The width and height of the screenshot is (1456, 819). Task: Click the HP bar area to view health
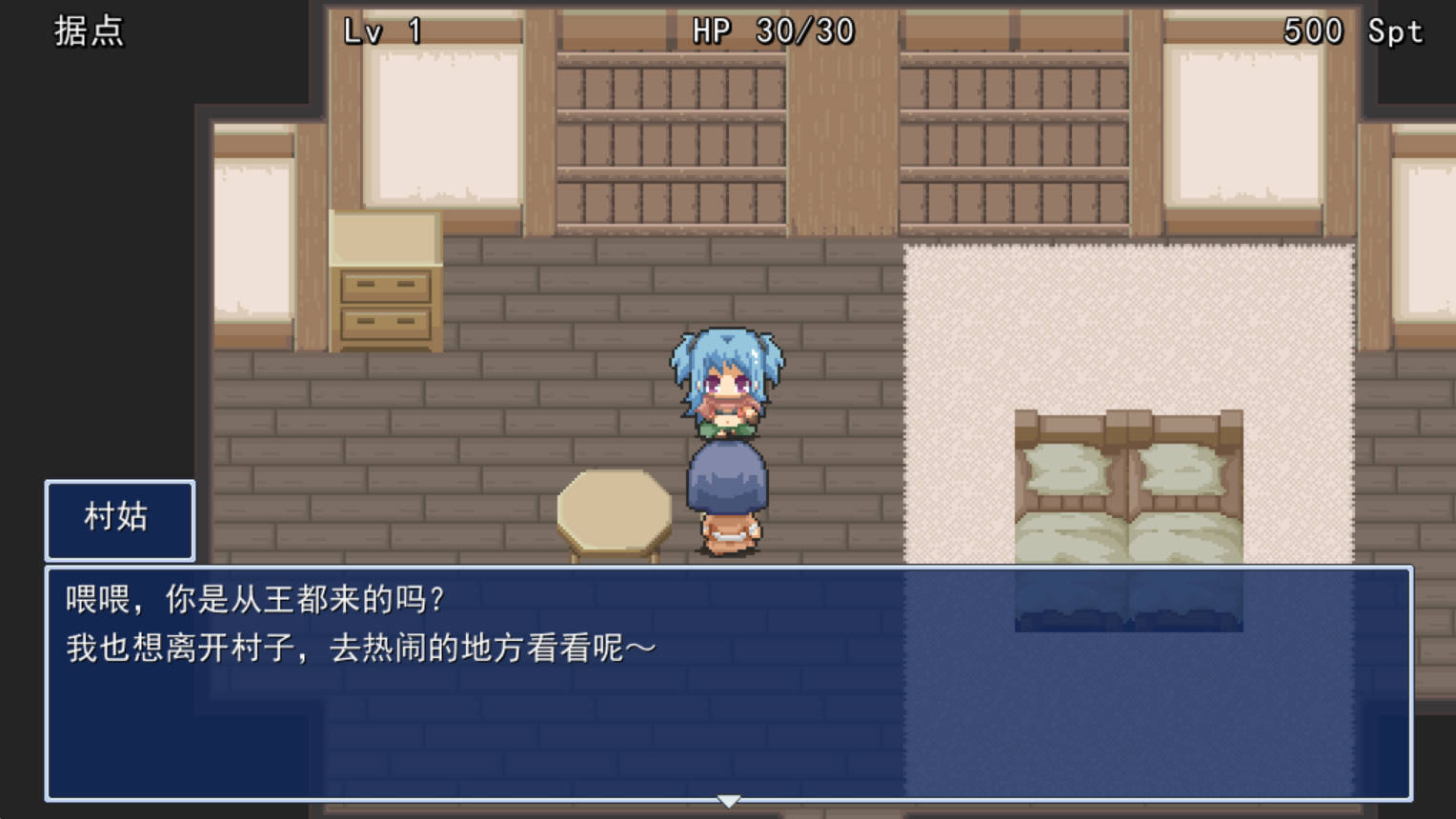coord(772,31)
